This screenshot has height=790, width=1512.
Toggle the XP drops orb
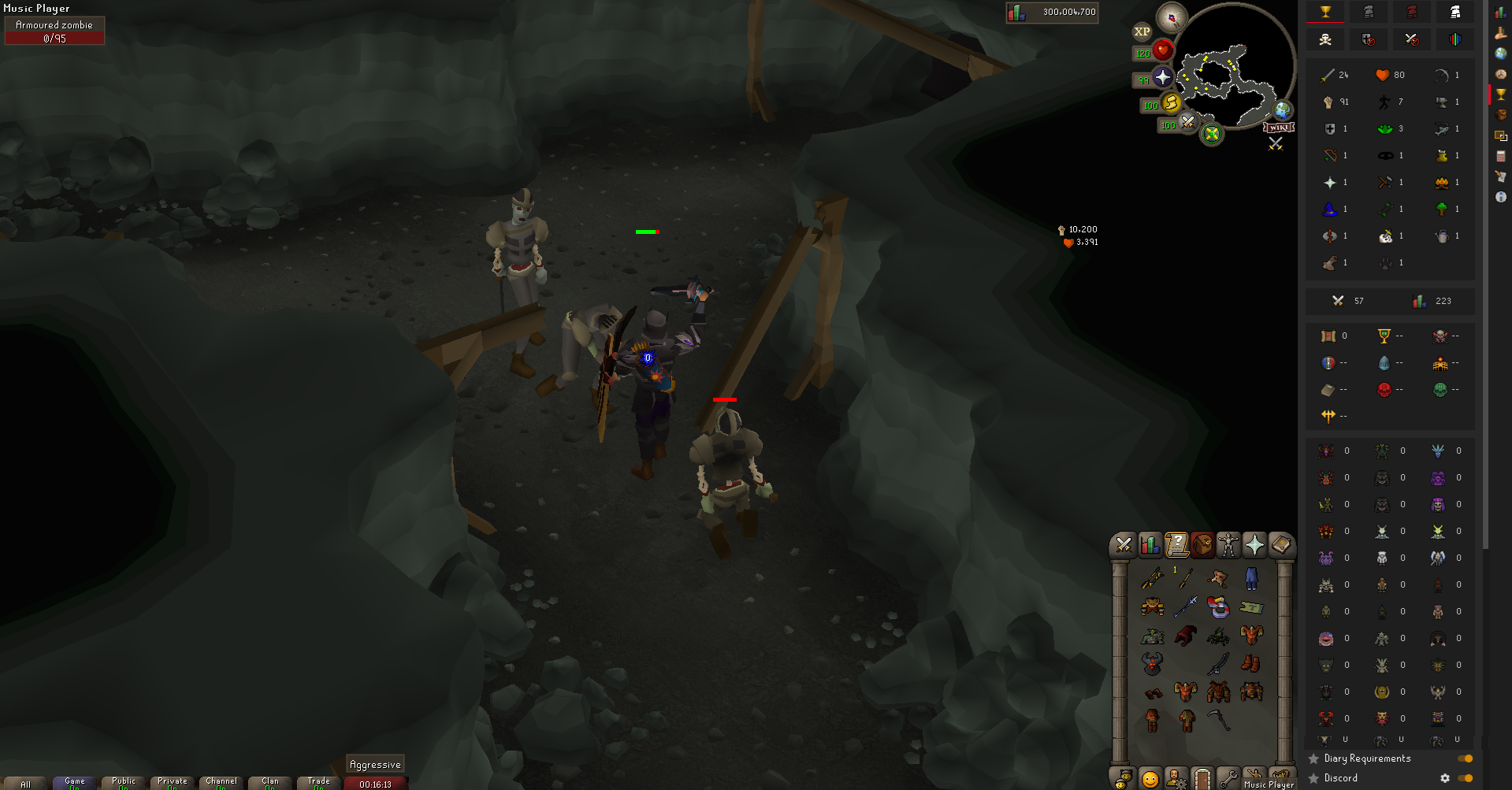1142,32
